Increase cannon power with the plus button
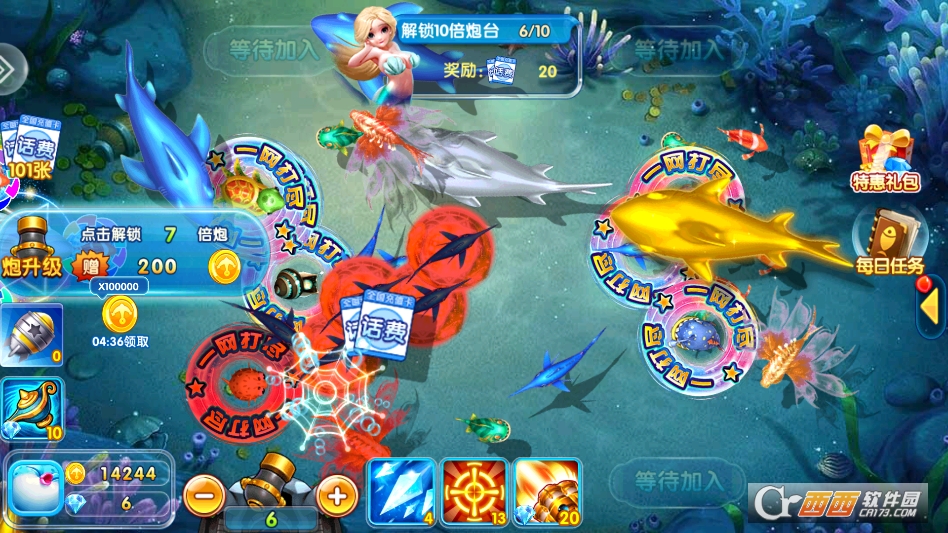This screenshot has width=948, height=533. coord(337,494)
